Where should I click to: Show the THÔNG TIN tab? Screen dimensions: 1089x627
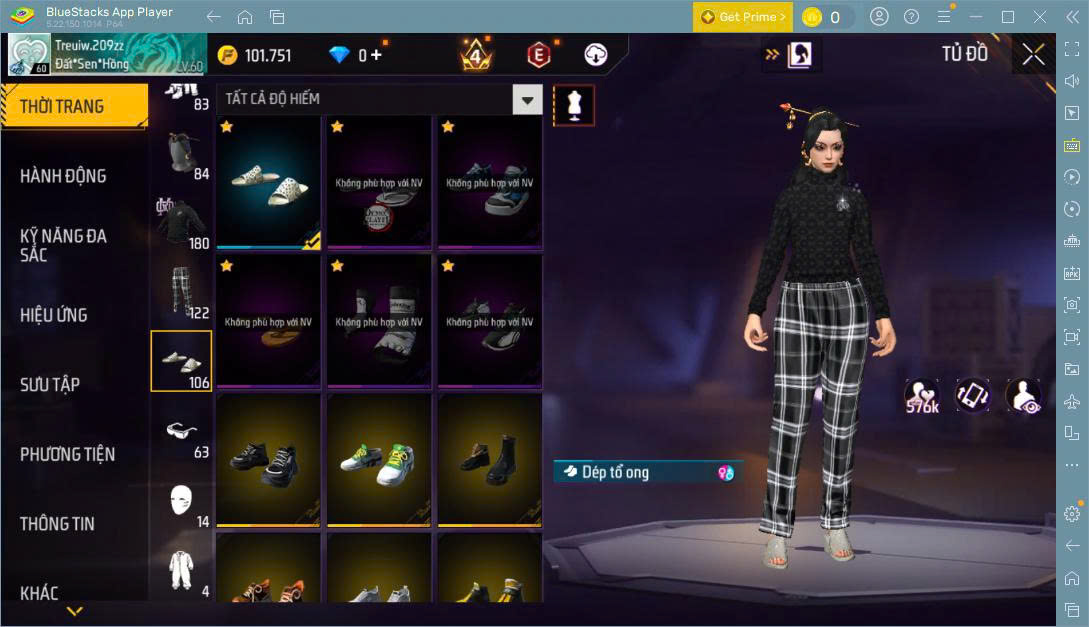tap(57, 524)
